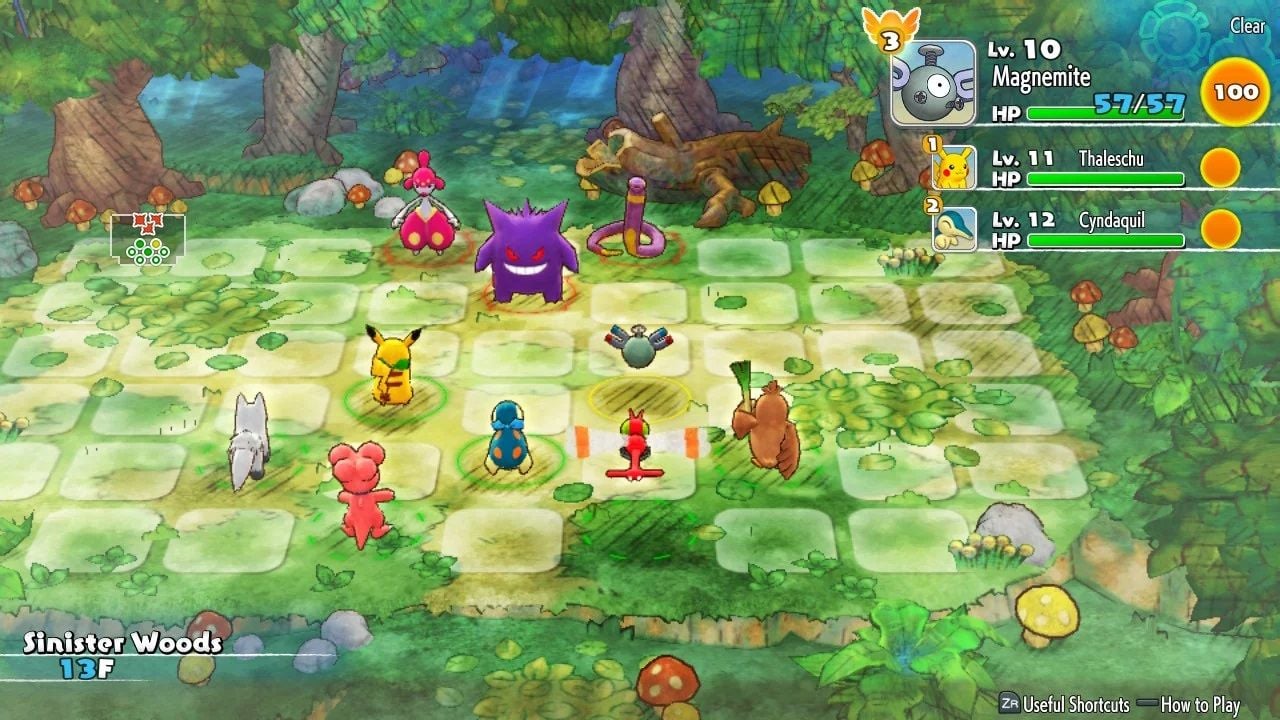Click Magnemite's belly gauge showing 100

(1235, 92)
